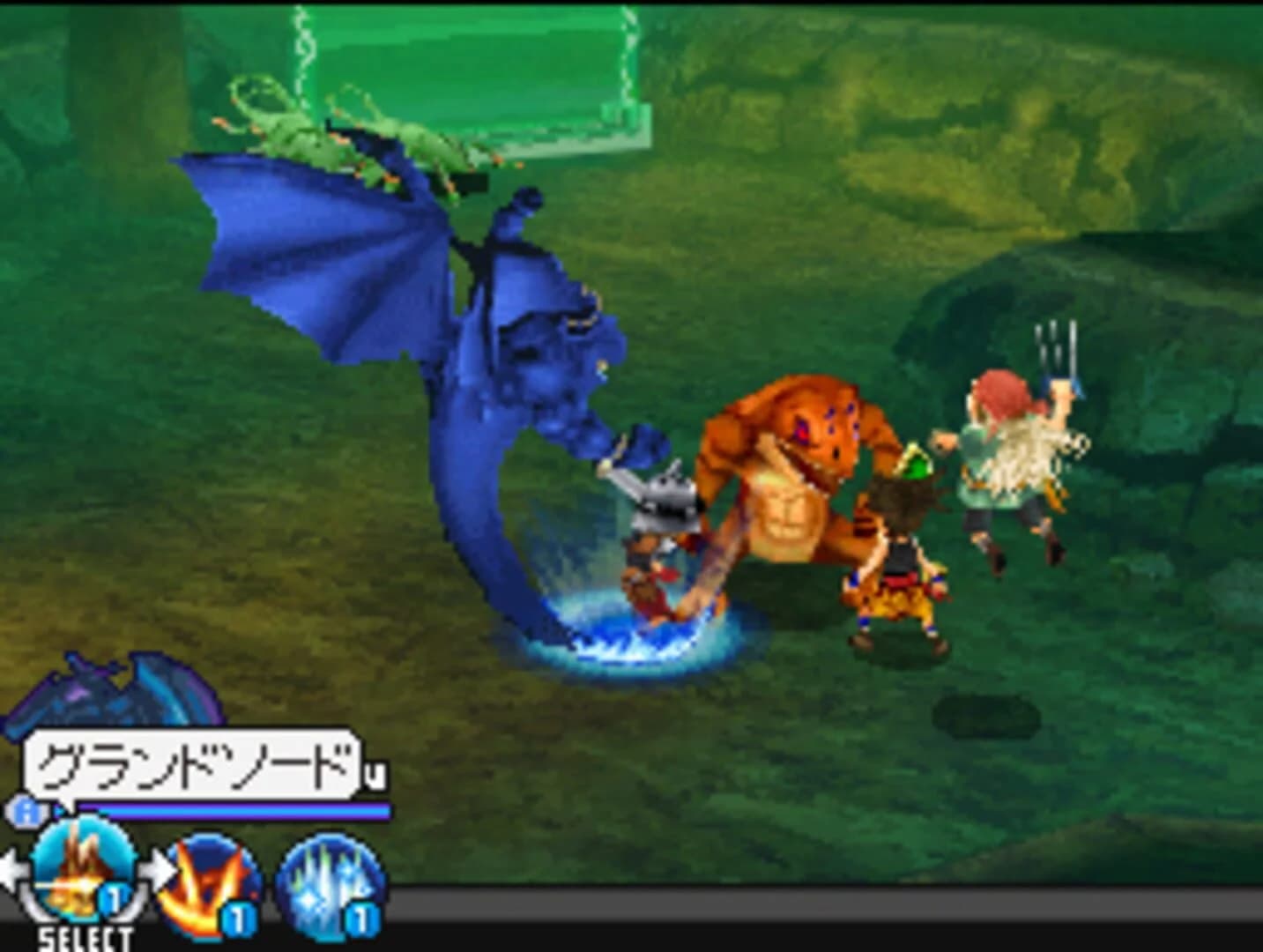
Task: Click the right arrow to cycle skills
Action: tap(160, 867)
